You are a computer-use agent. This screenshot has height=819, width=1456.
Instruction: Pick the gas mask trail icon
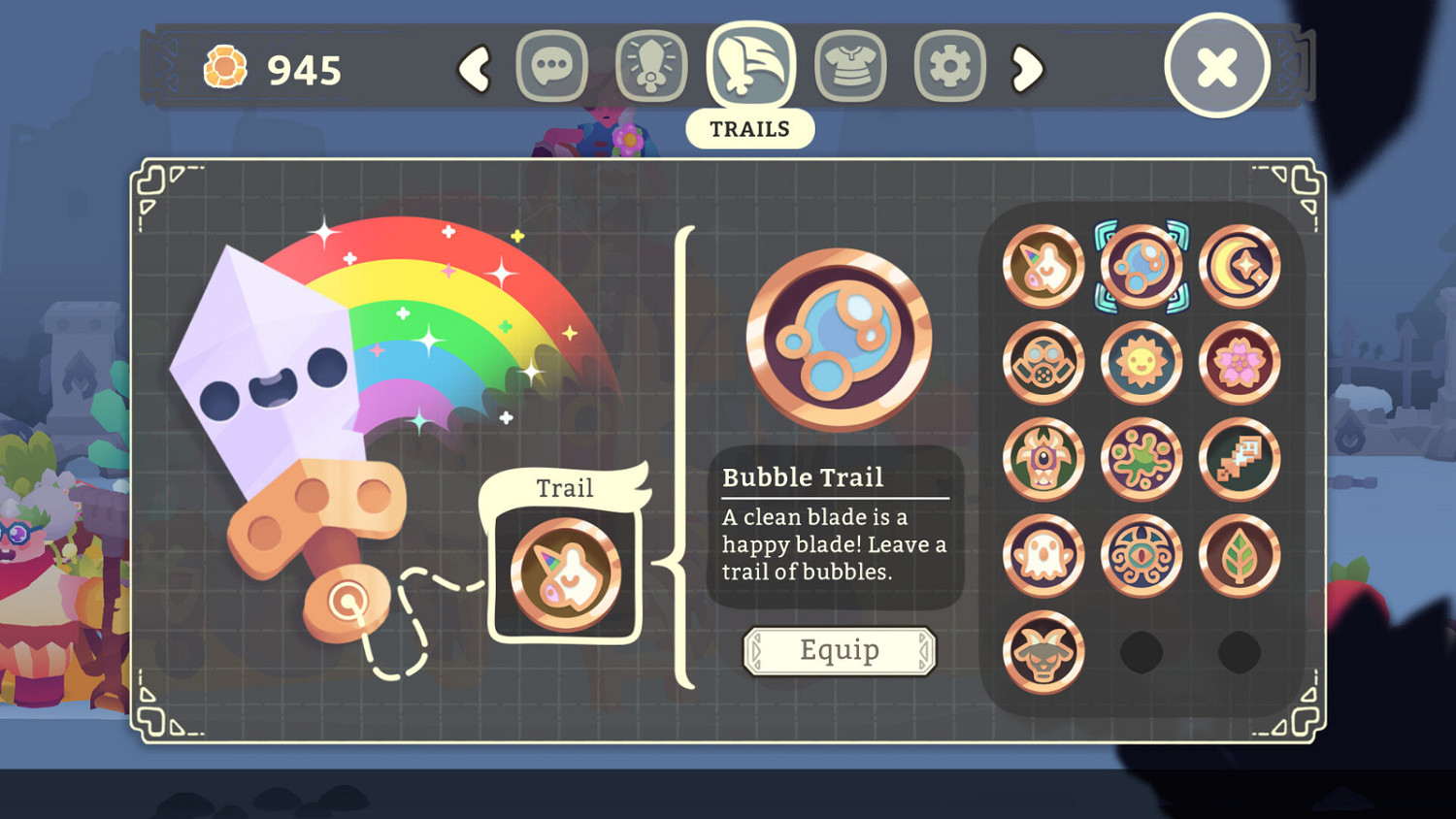[1043, 362]
